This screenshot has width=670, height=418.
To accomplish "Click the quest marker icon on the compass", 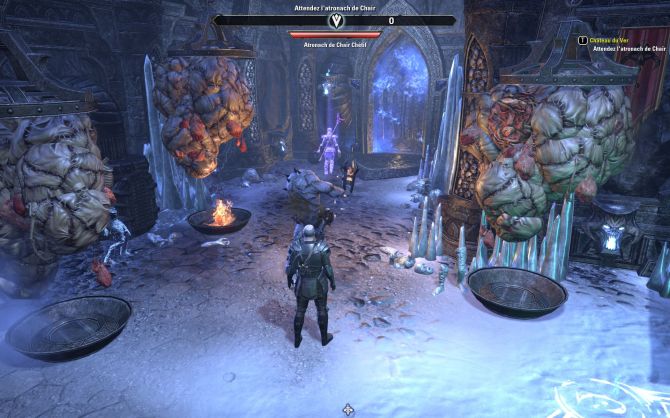I will 335,20.
